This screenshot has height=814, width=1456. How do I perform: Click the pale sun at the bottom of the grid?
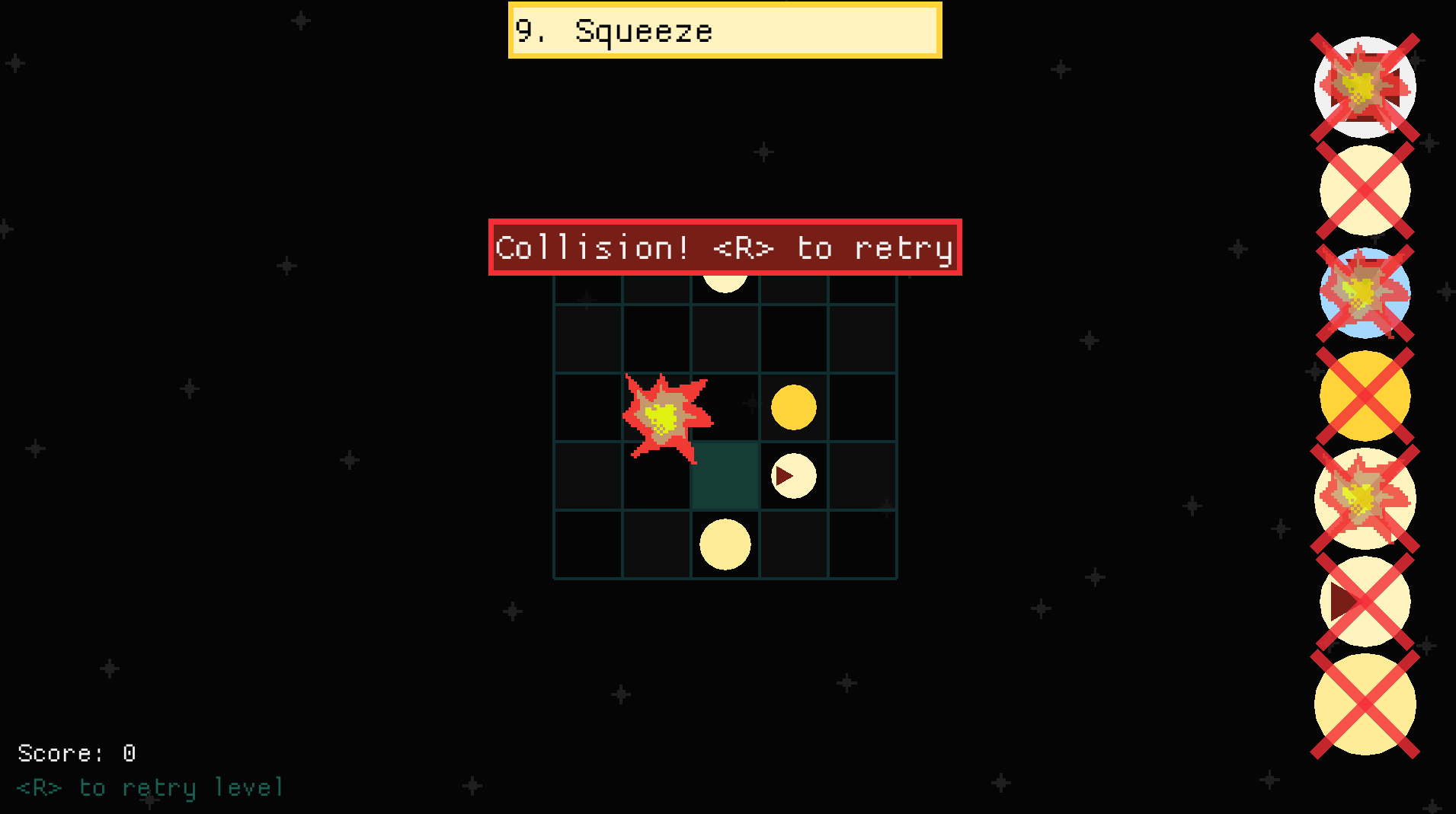[725, 544]
